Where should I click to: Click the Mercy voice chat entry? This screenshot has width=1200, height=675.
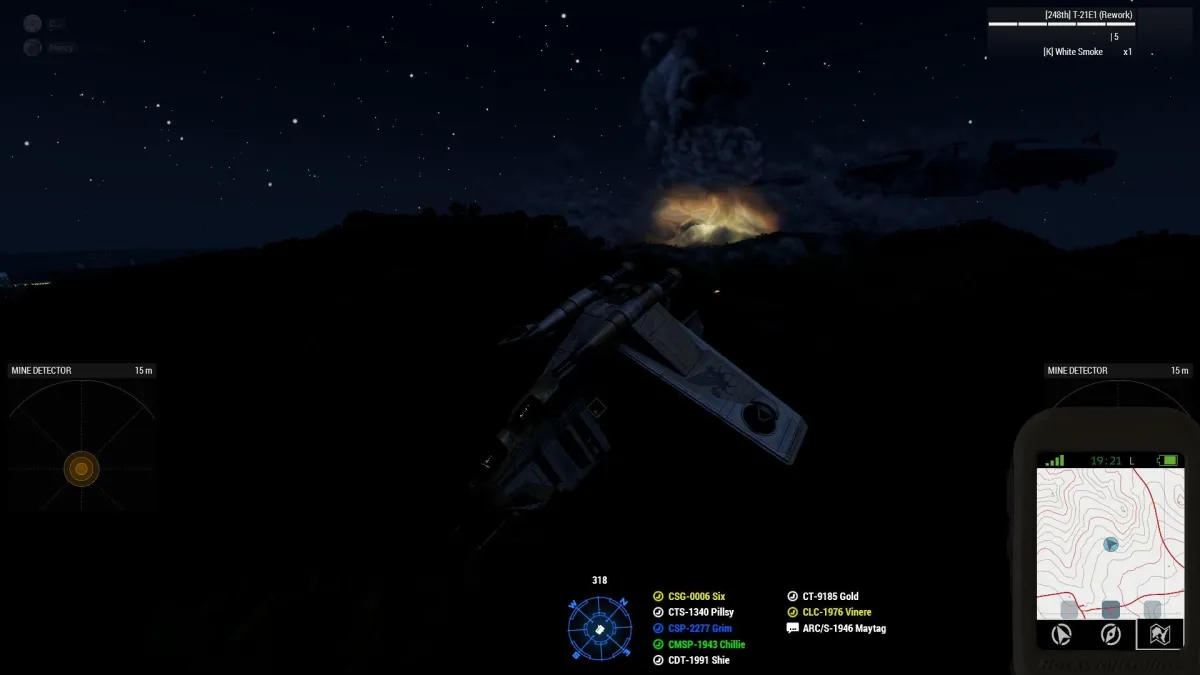tap(60, 48)
